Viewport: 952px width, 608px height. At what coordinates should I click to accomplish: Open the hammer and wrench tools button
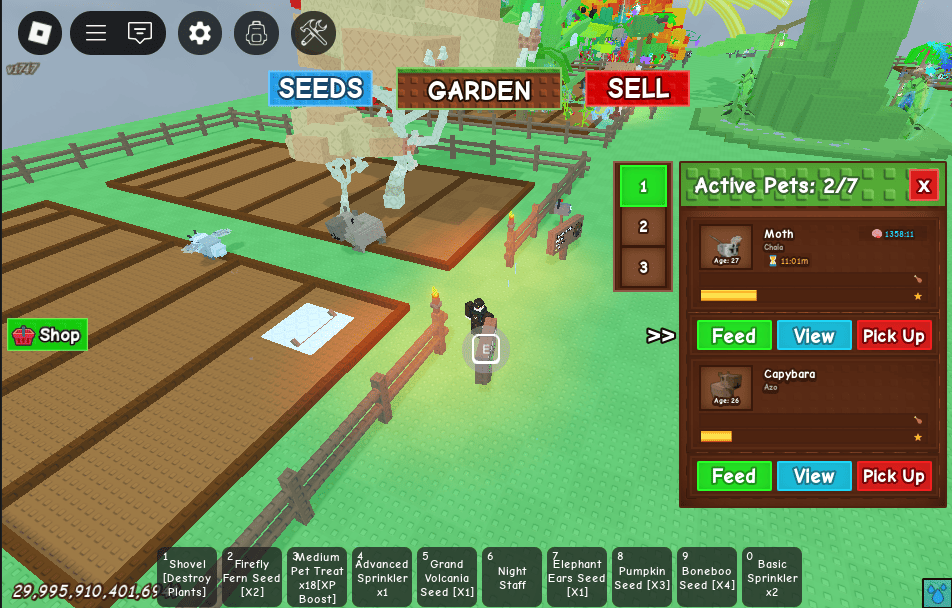point(313,33)
